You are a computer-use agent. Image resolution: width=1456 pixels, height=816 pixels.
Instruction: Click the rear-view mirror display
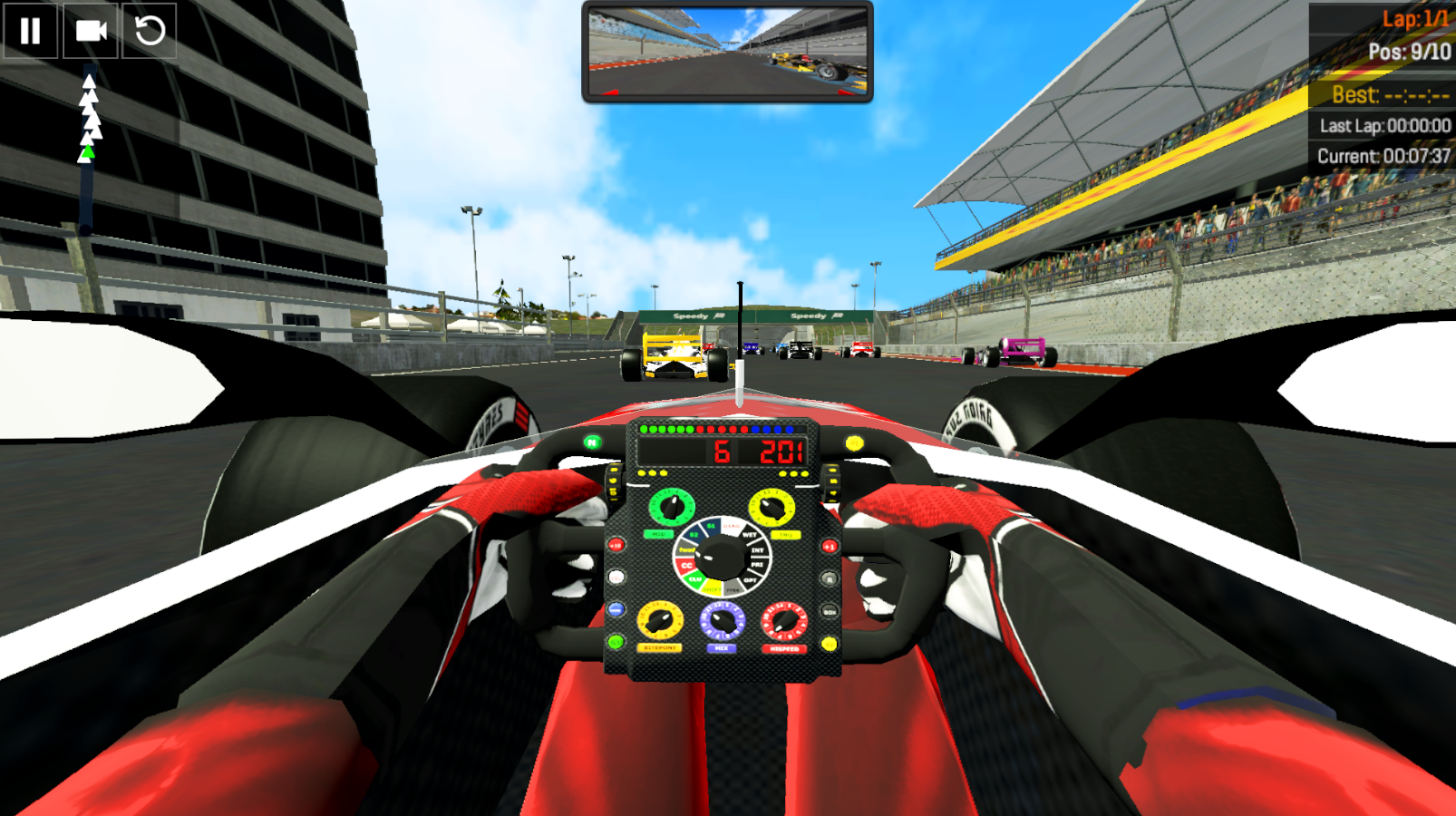point(726,52)
